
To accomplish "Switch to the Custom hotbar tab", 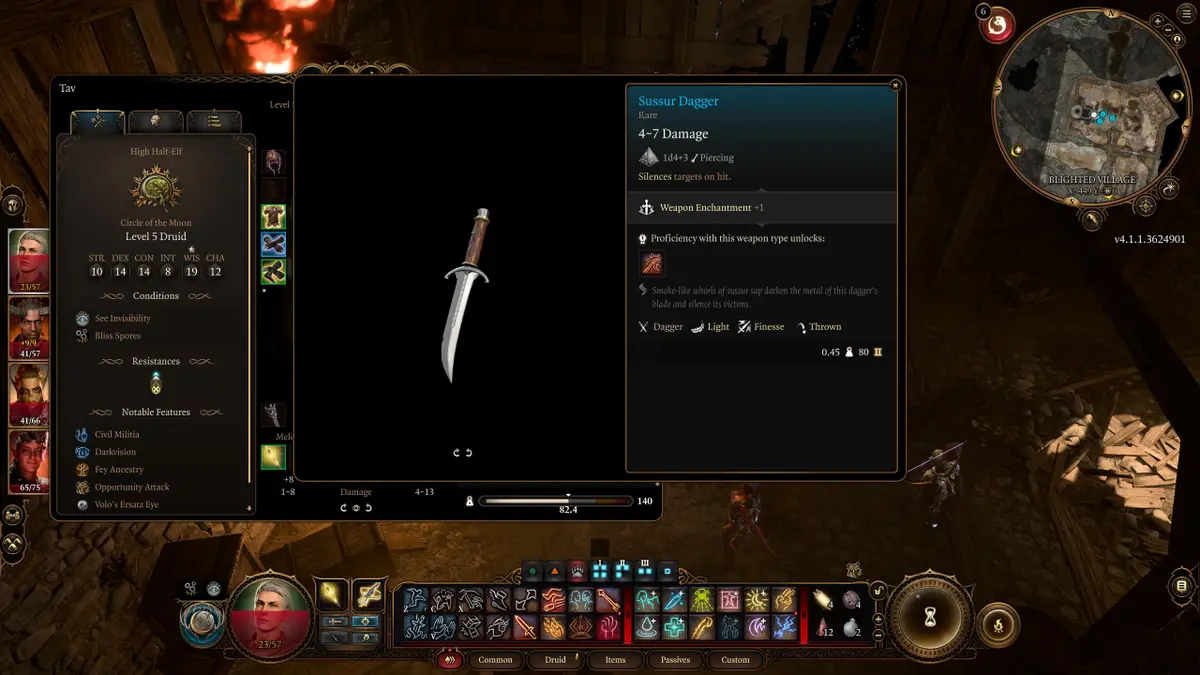I will (735, 660).
